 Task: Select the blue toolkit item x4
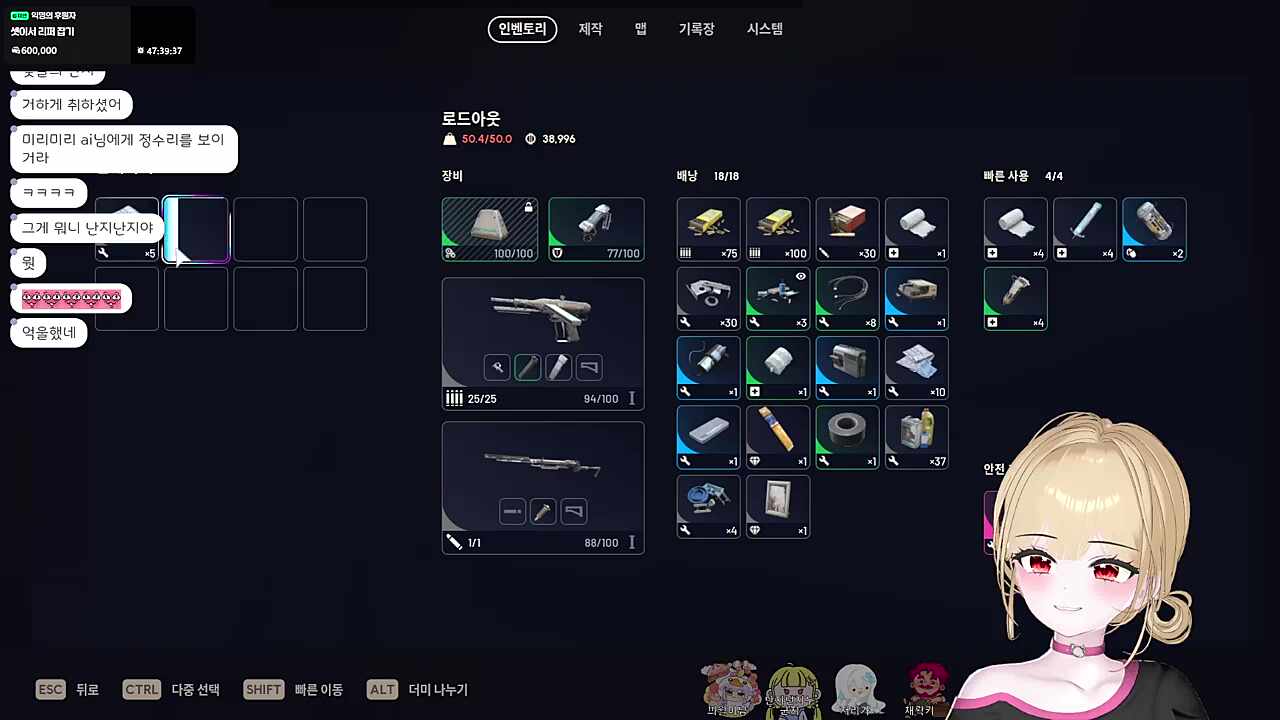point(708,506)
